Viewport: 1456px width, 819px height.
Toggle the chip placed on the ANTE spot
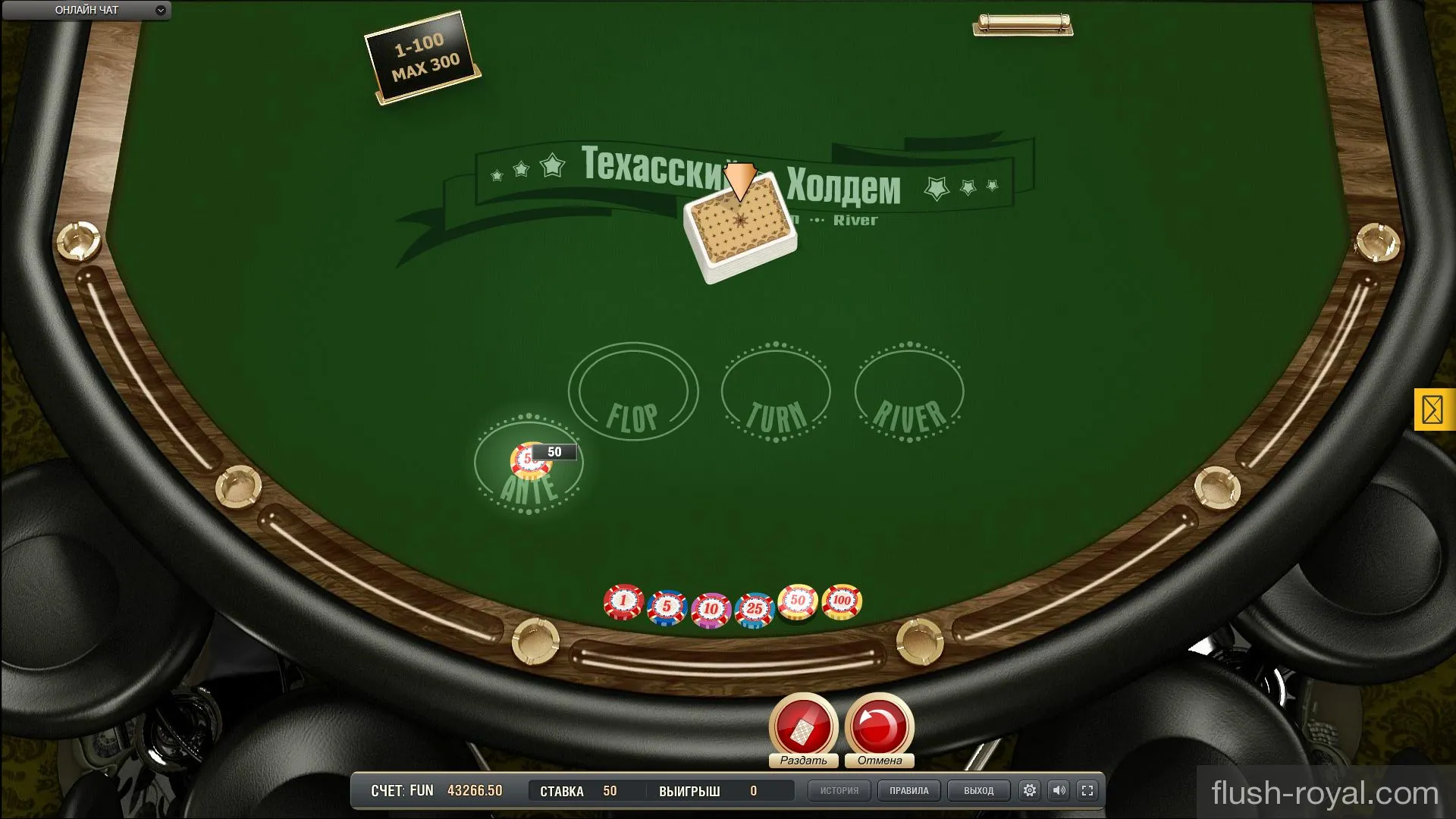(529, 460)
